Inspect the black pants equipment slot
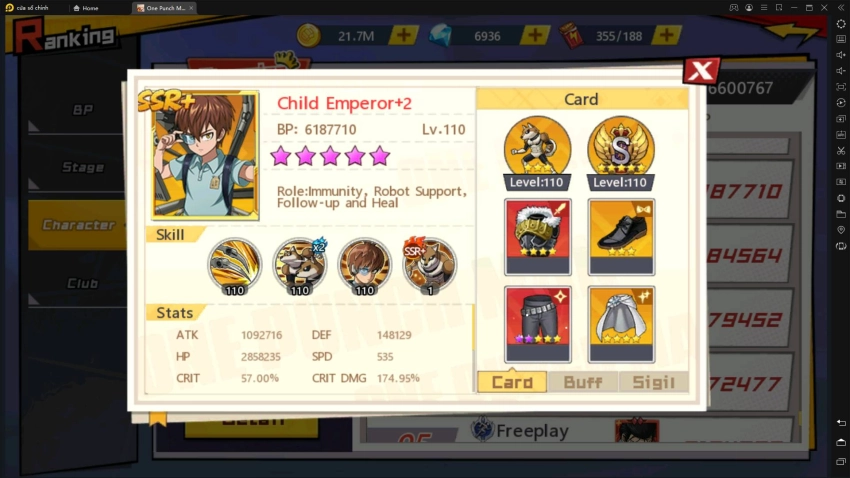This screenshot has height=478, width=850. [538, 324]
